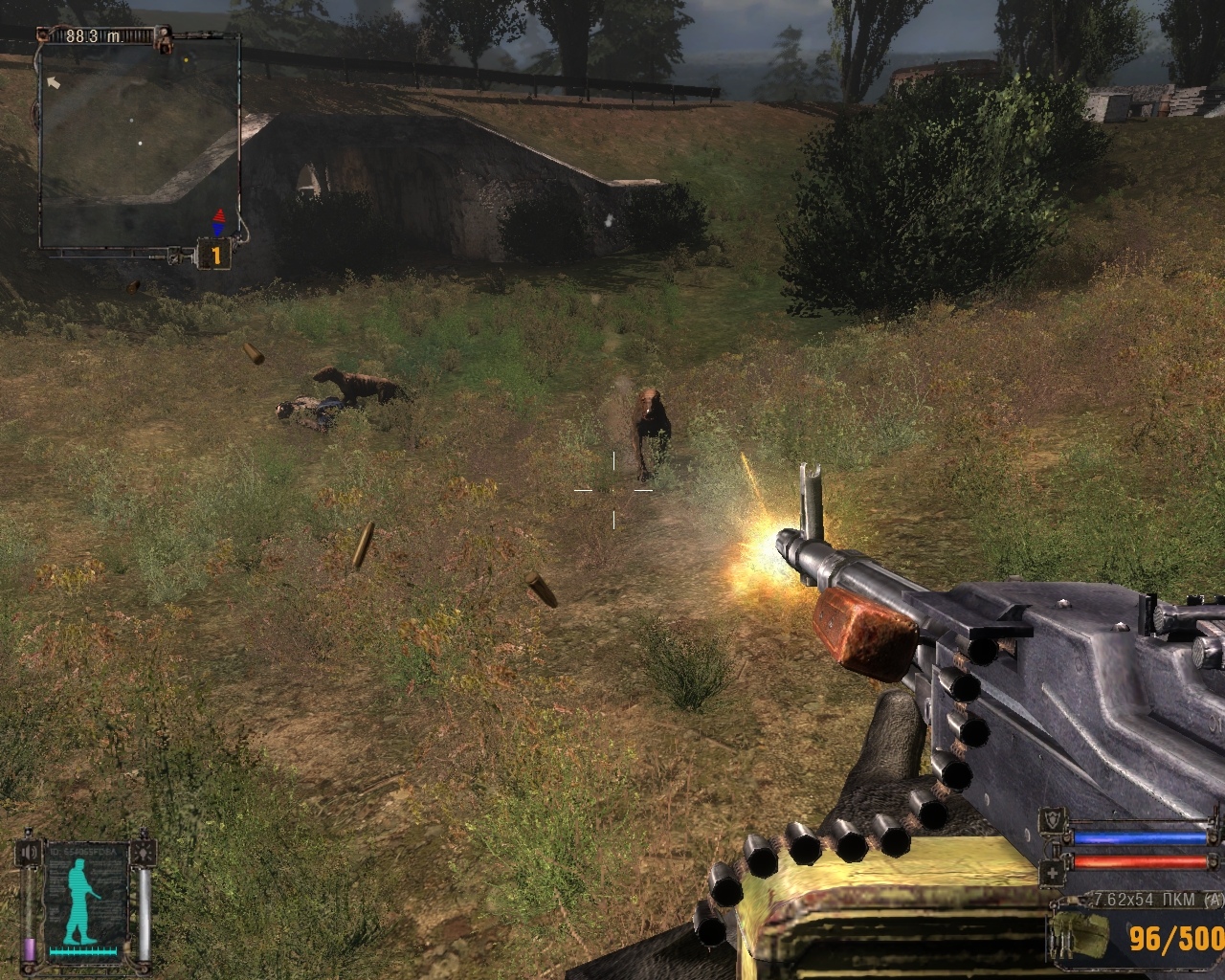The image size is (1225, 980).
Task: Click the red and blue compass needle
Action: [218, 222]
